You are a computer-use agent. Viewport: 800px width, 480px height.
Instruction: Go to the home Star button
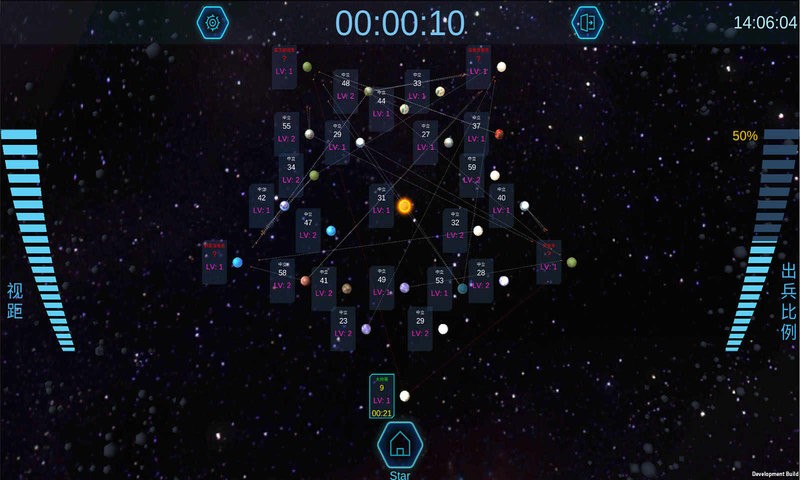[x=400, y=445]
